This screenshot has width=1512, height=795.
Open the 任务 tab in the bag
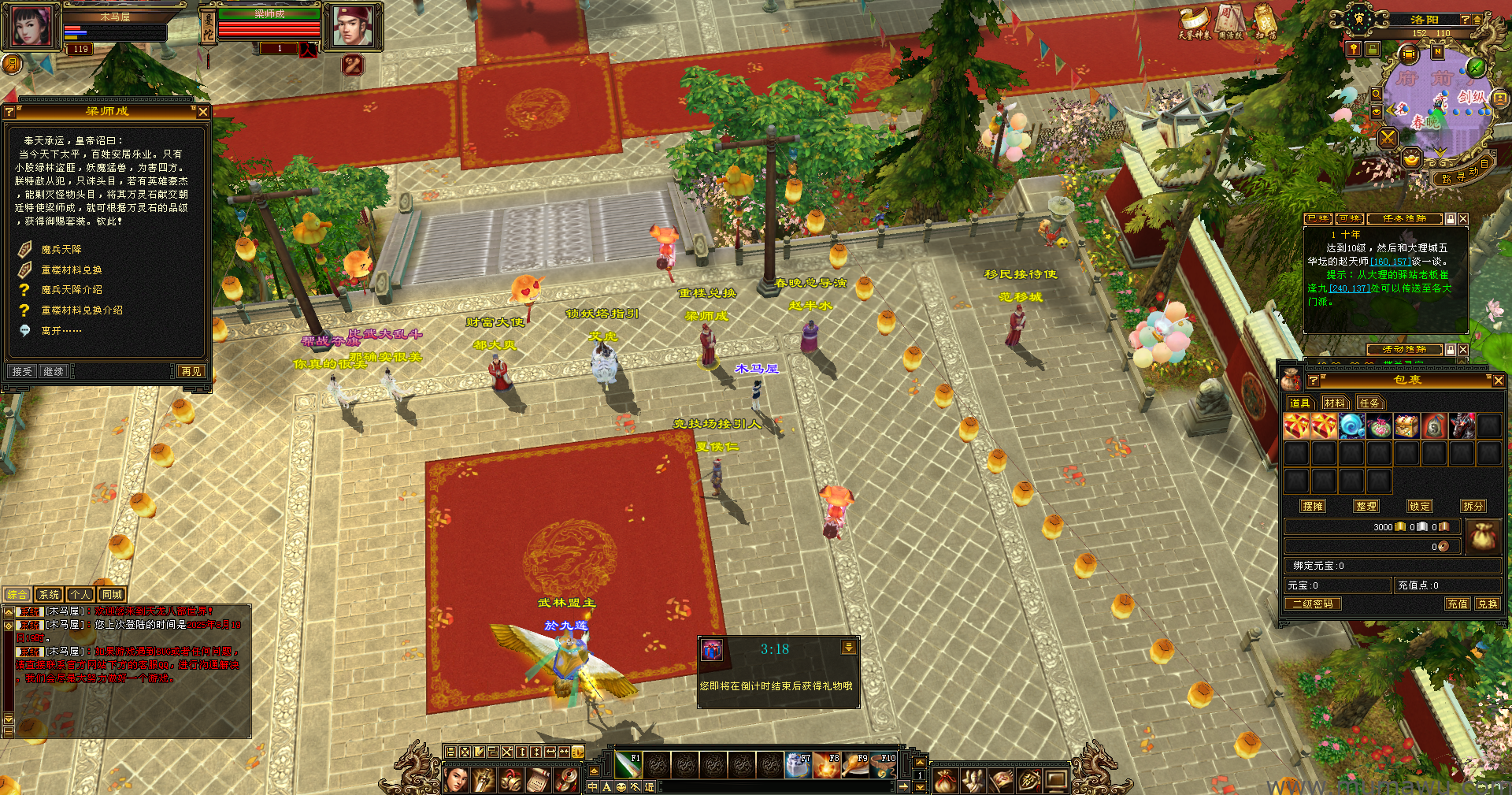1369,403
